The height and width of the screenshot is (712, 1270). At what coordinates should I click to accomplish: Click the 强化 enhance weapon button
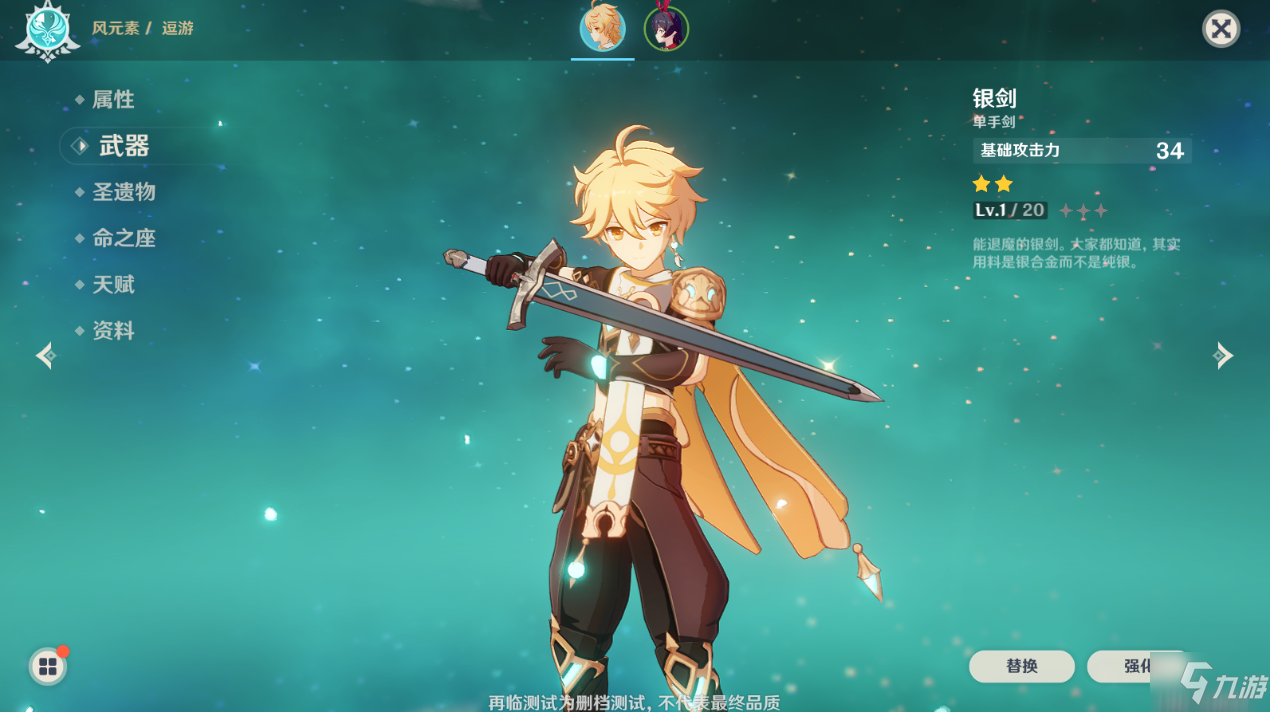click(1137, 666)
